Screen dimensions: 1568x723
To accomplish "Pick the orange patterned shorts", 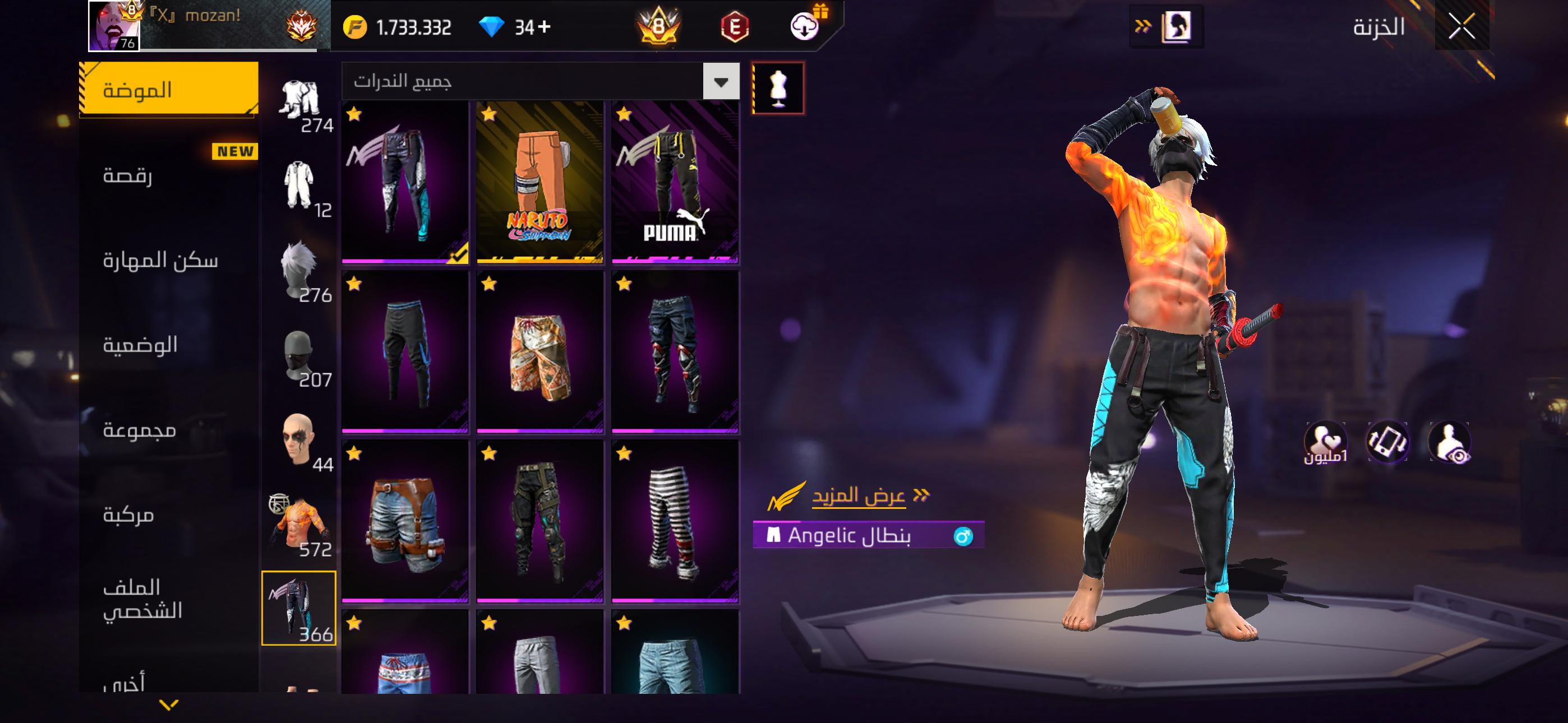I will 540,353.
